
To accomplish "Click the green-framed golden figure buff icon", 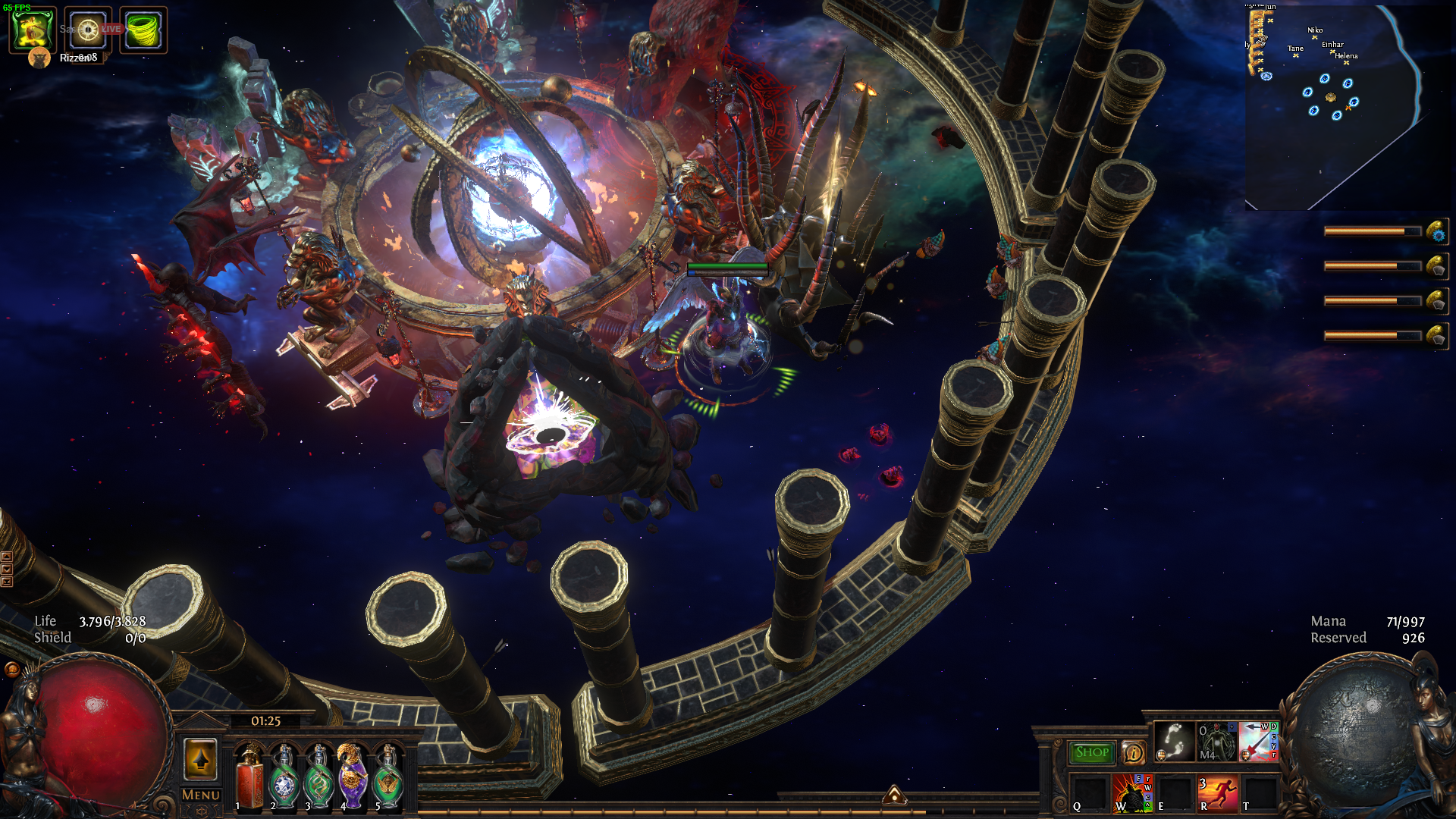I will (x=33, y=30).
